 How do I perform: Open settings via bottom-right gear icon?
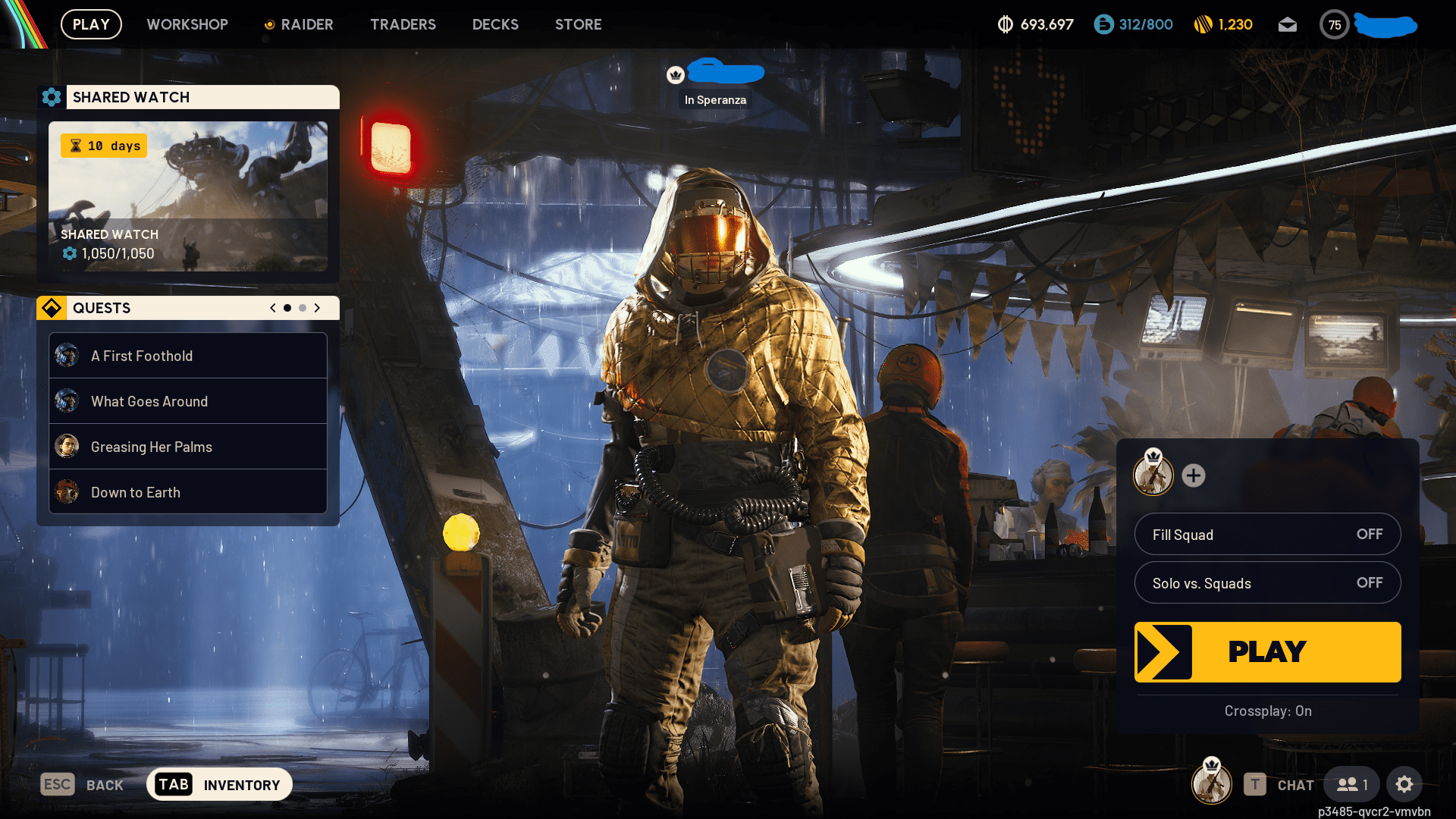pyautogui.click(x=1405, y=784)
